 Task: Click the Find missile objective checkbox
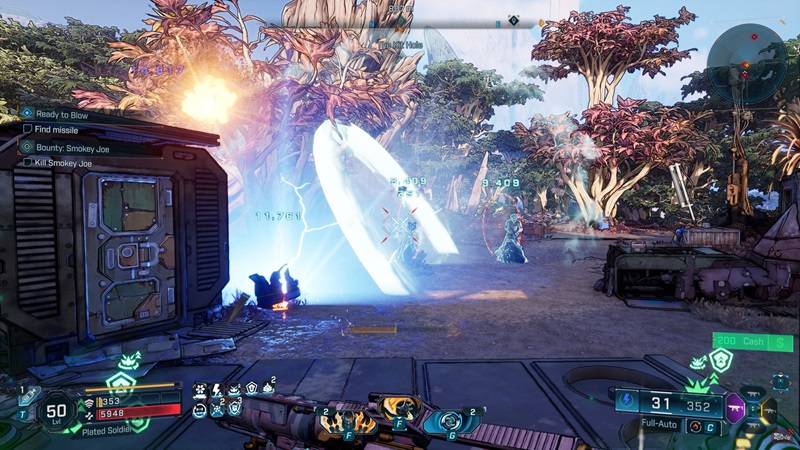pyautogui.click(x=28, y=129)
